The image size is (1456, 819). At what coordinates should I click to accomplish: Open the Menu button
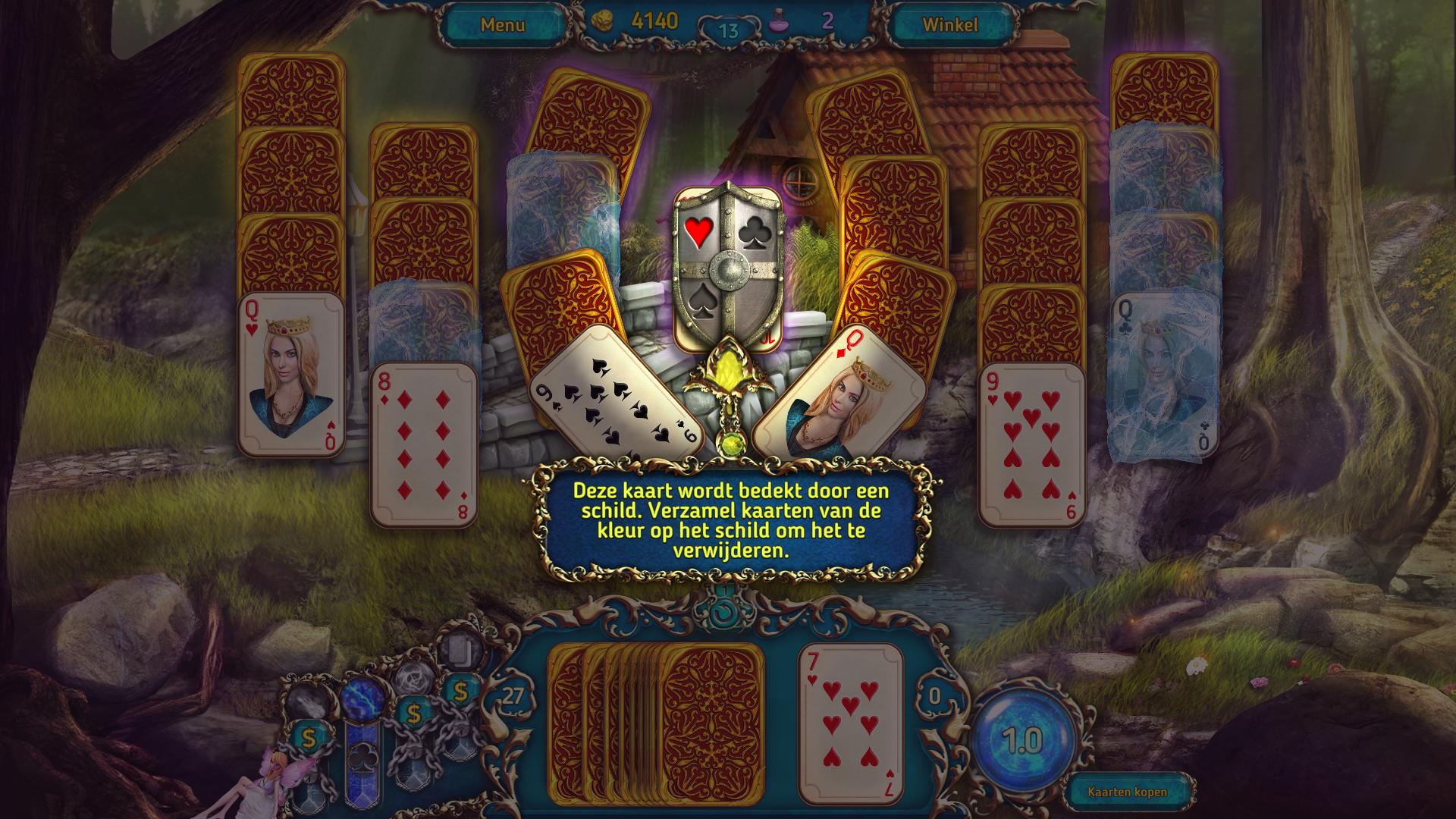[502, 25]
